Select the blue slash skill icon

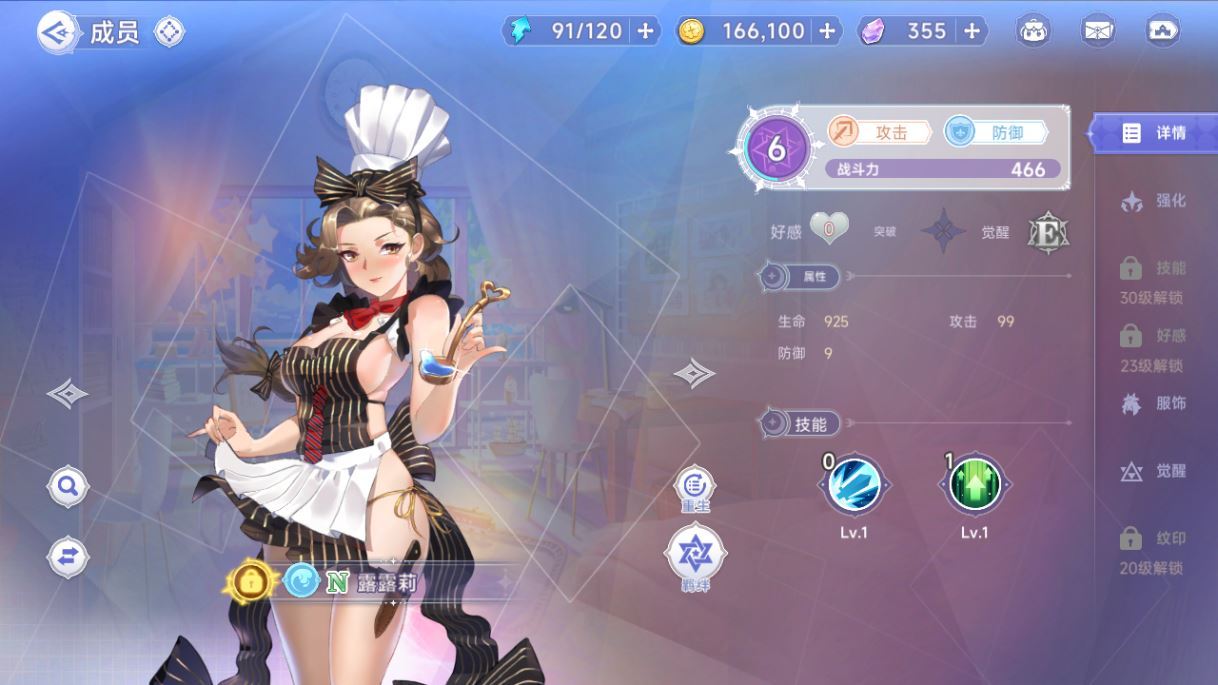click(x=853, y=485)
